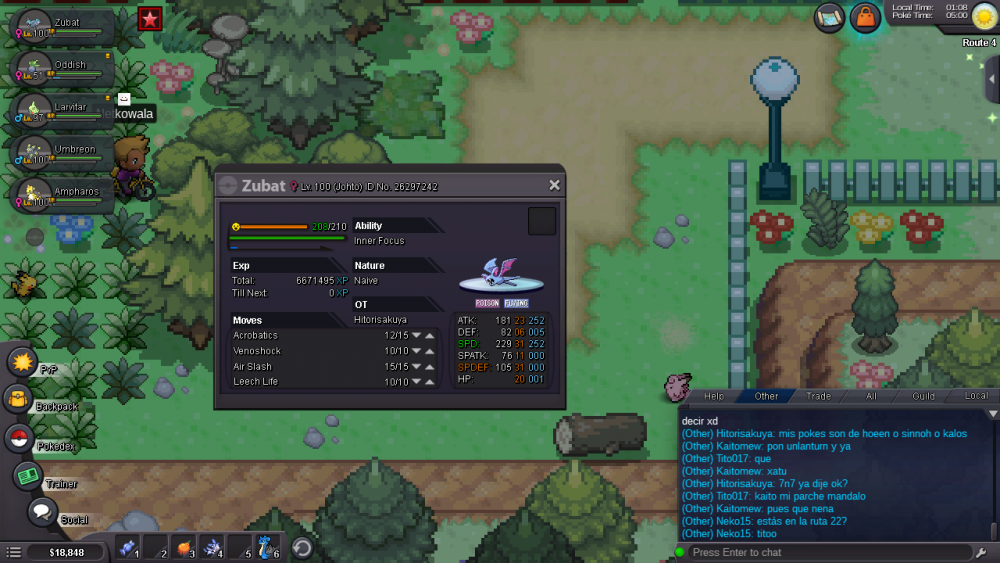Close the Zubat summary window

[x=554, y=185]
